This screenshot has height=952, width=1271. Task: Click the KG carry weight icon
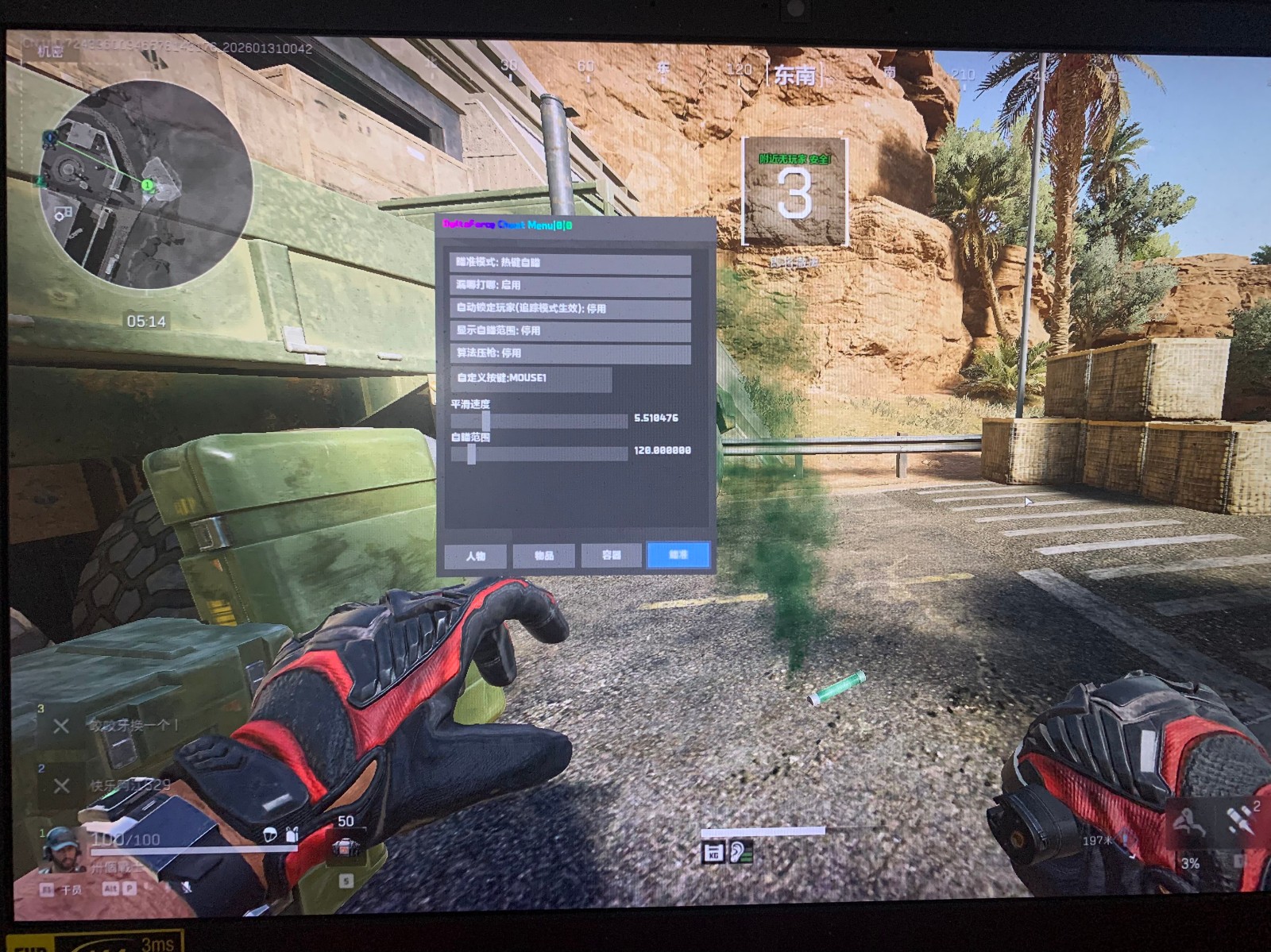(713, 853)
